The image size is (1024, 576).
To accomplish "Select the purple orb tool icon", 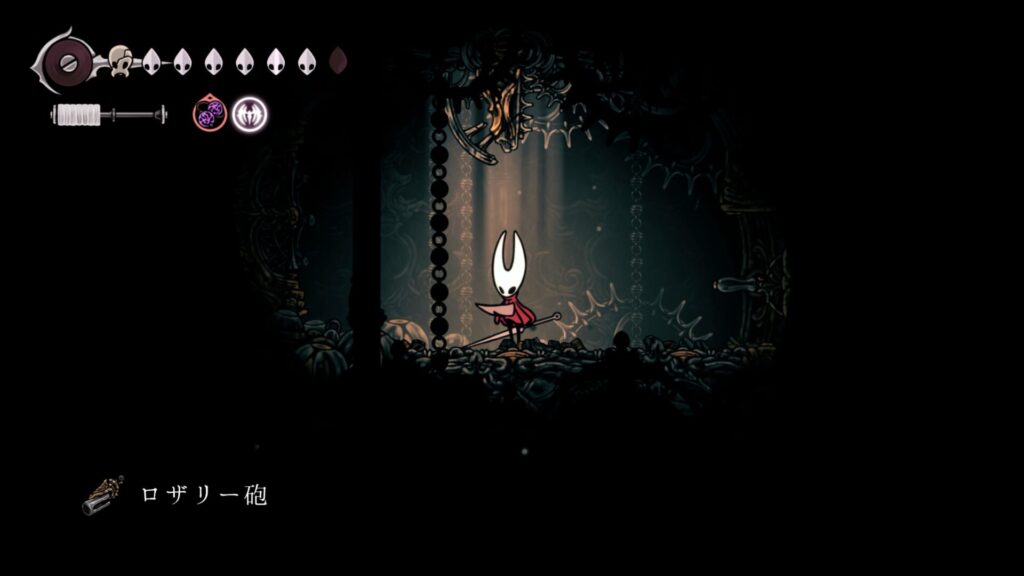I will (x=209, y=115).
